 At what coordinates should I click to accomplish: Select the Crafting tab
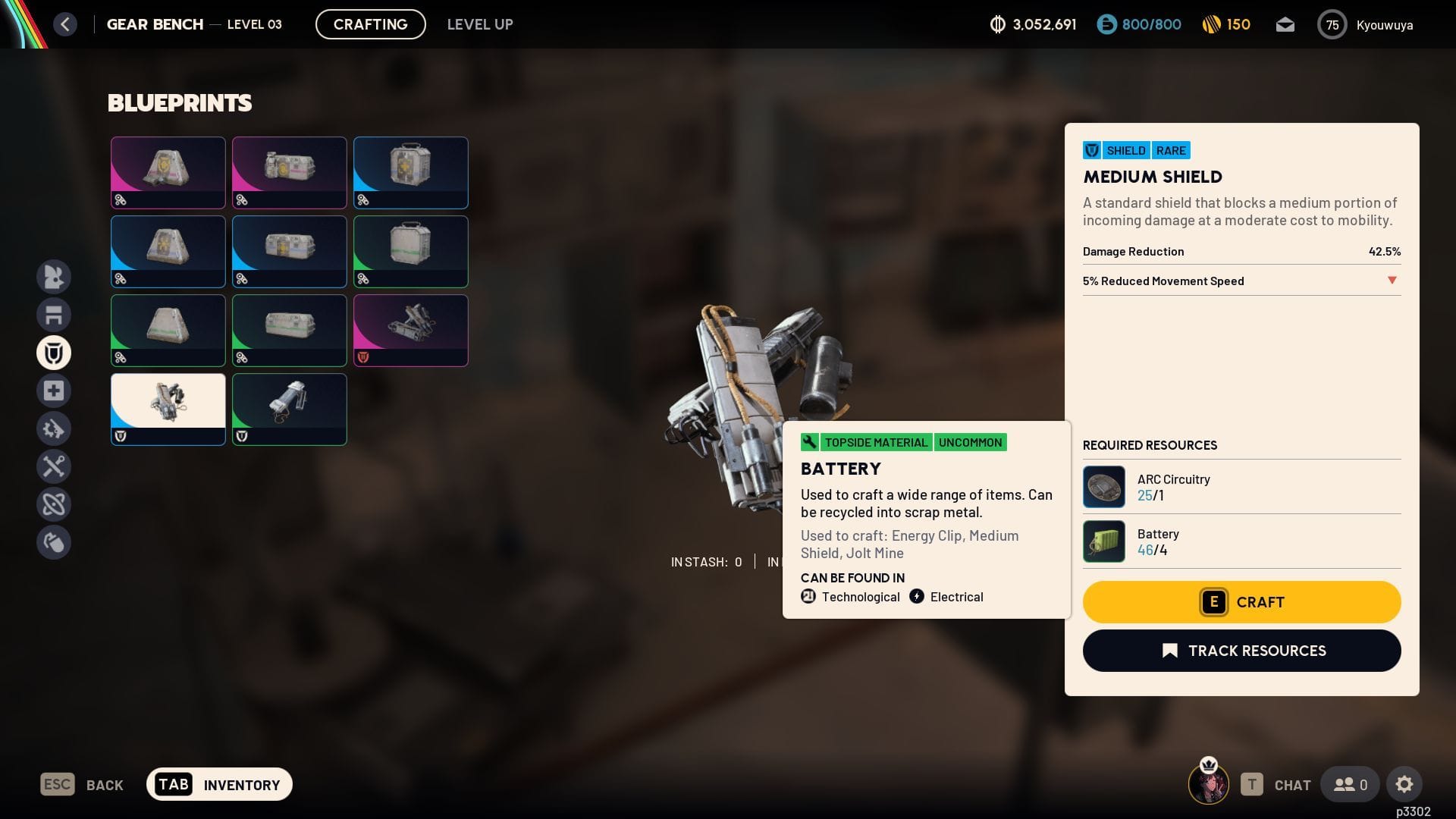click(x=370, y=24)
